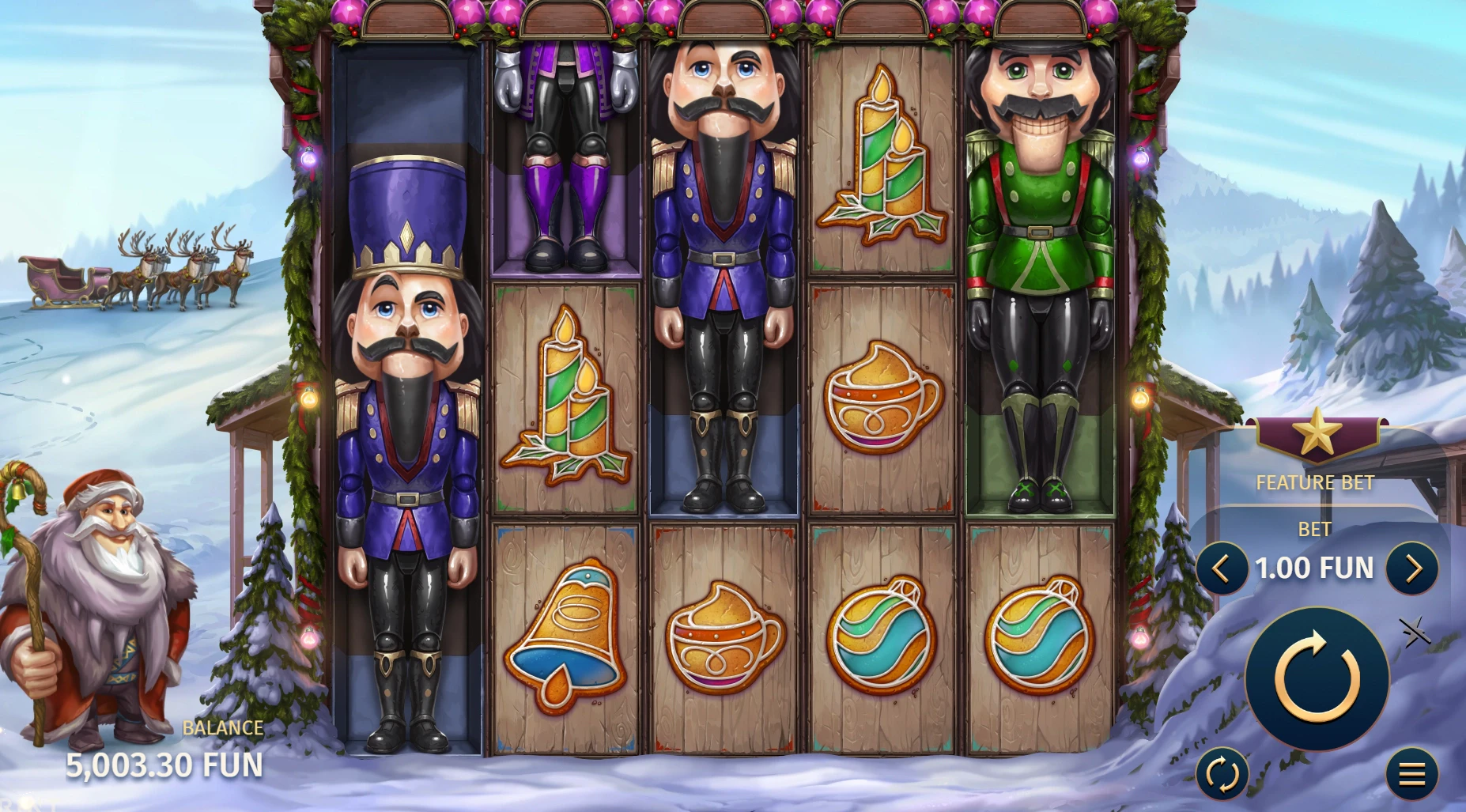Image resolution: width=1466 pixels, height=812 pixels.
Task: Increase the bet with the right arrow
Action: 1415,568
